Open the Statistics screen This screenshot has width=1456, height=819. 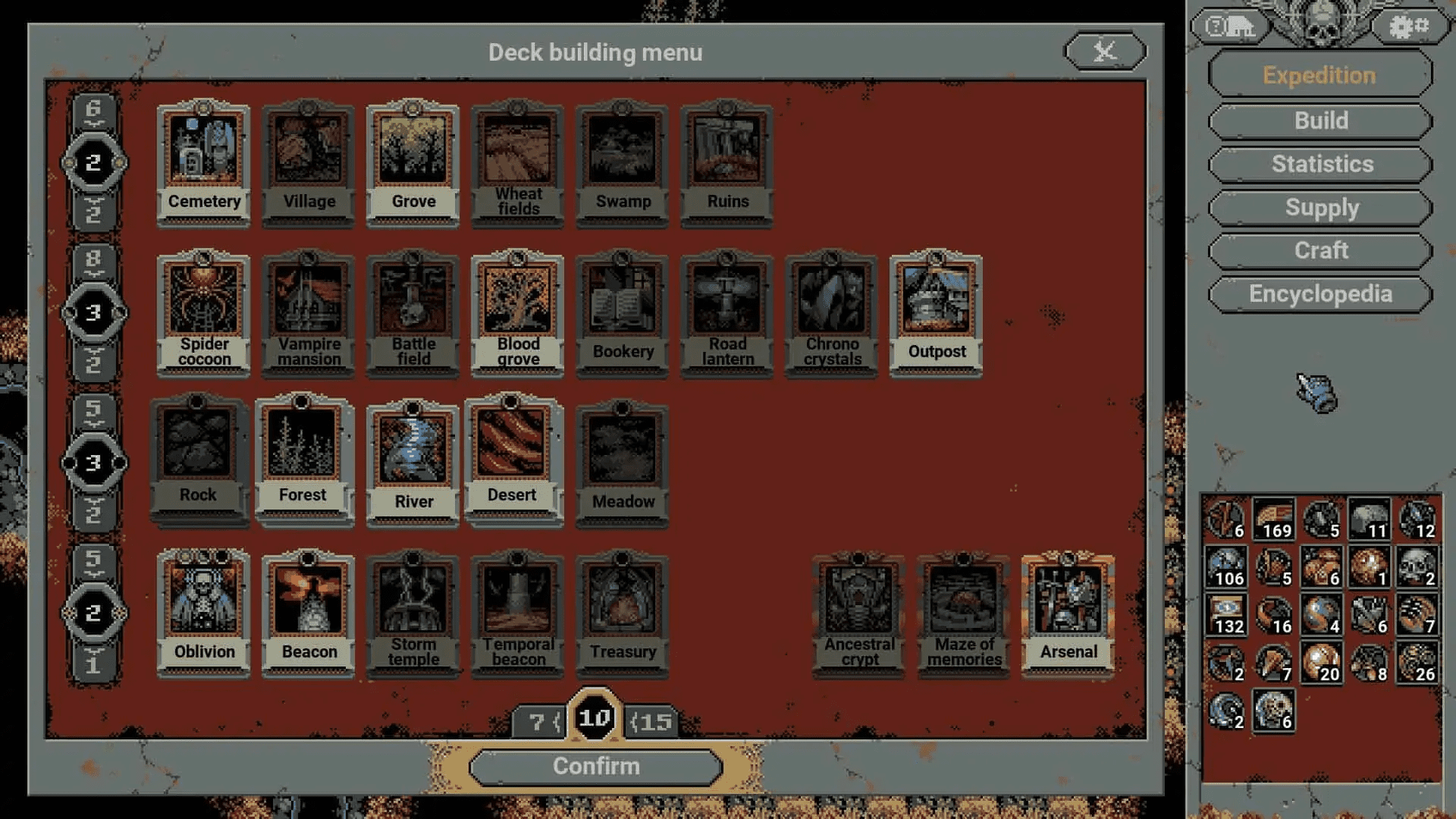pos(1319,164)
